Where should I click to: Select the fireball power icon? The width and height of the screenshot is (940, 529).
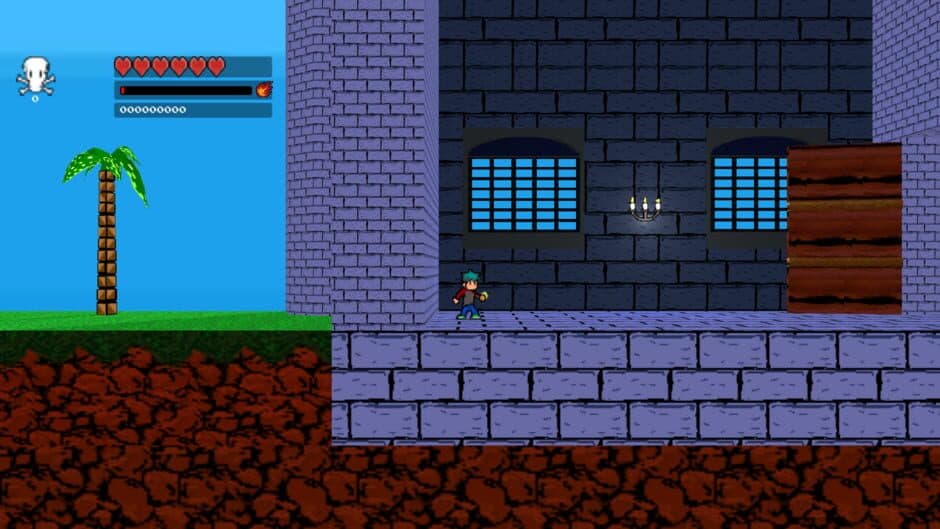coord(264,90)
